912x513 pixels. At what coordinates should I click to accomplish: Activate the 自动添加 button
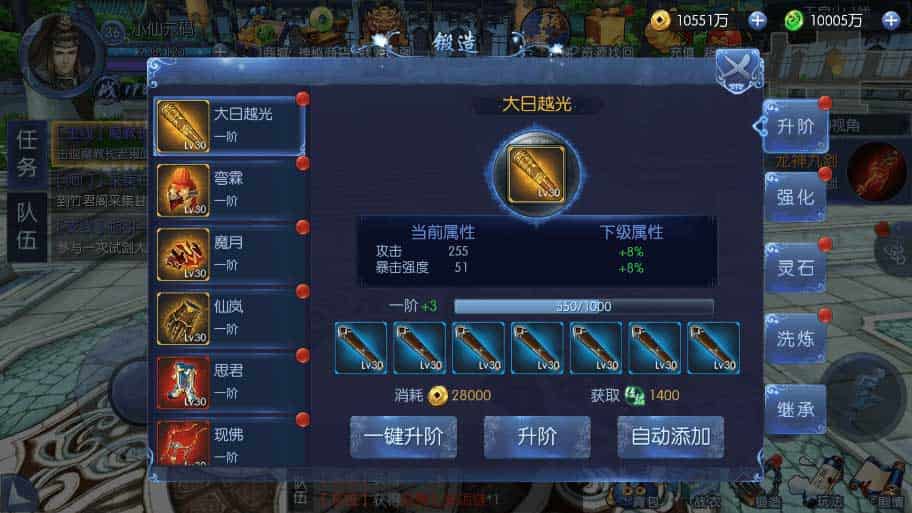(x=670, y=437)
